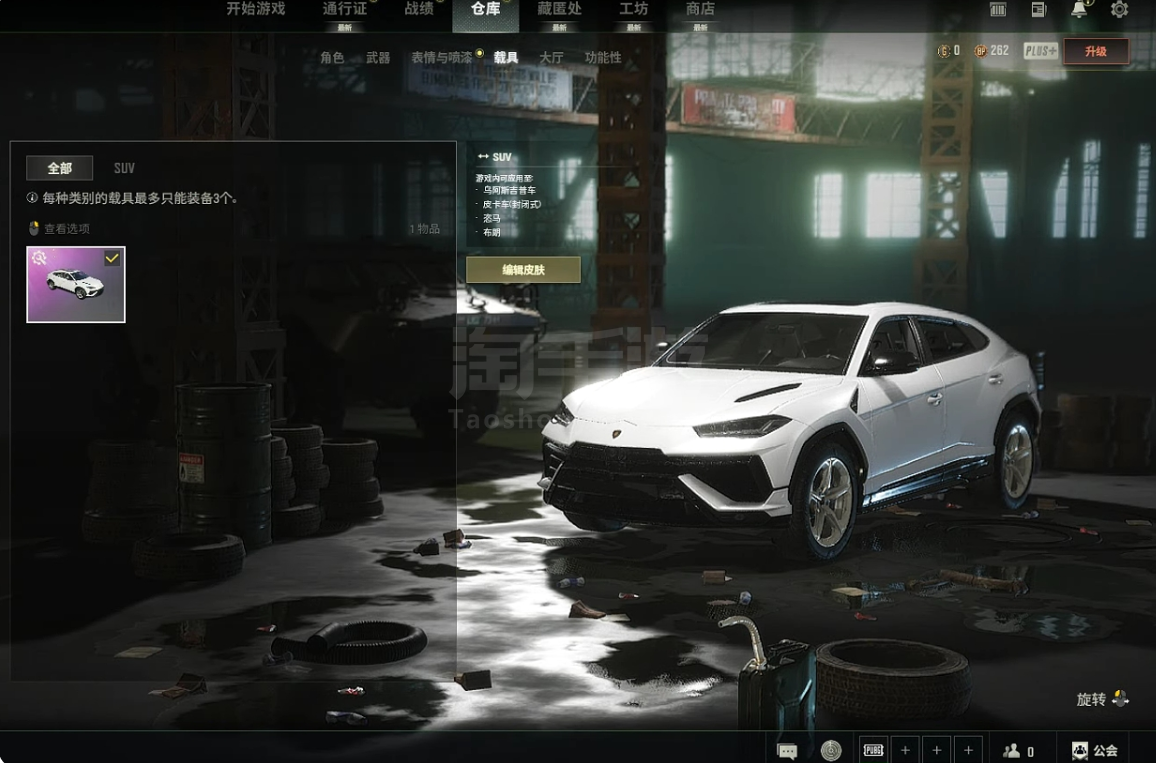Open the 公会 clan panel
Image resolution: width=1156 pixels, height=763 pixels.
click(1095, 750)
